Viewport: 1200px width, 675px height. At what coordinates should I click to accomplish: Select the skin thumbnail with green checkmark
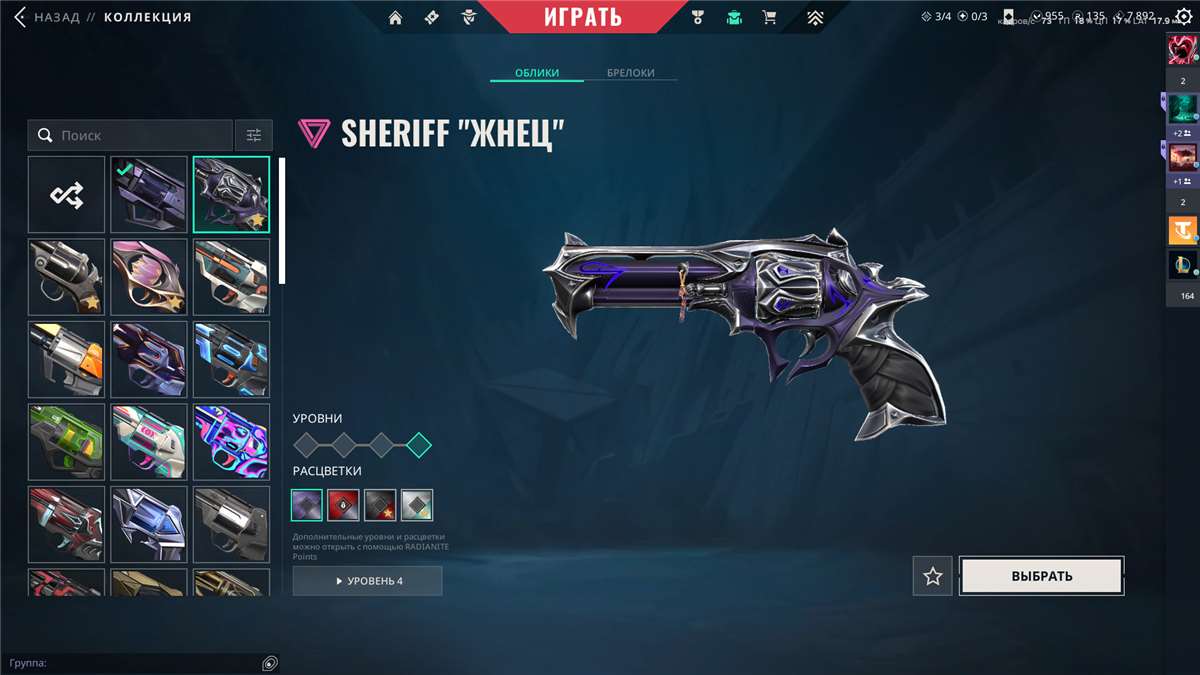pyautogui.click(x=149, y=195)
